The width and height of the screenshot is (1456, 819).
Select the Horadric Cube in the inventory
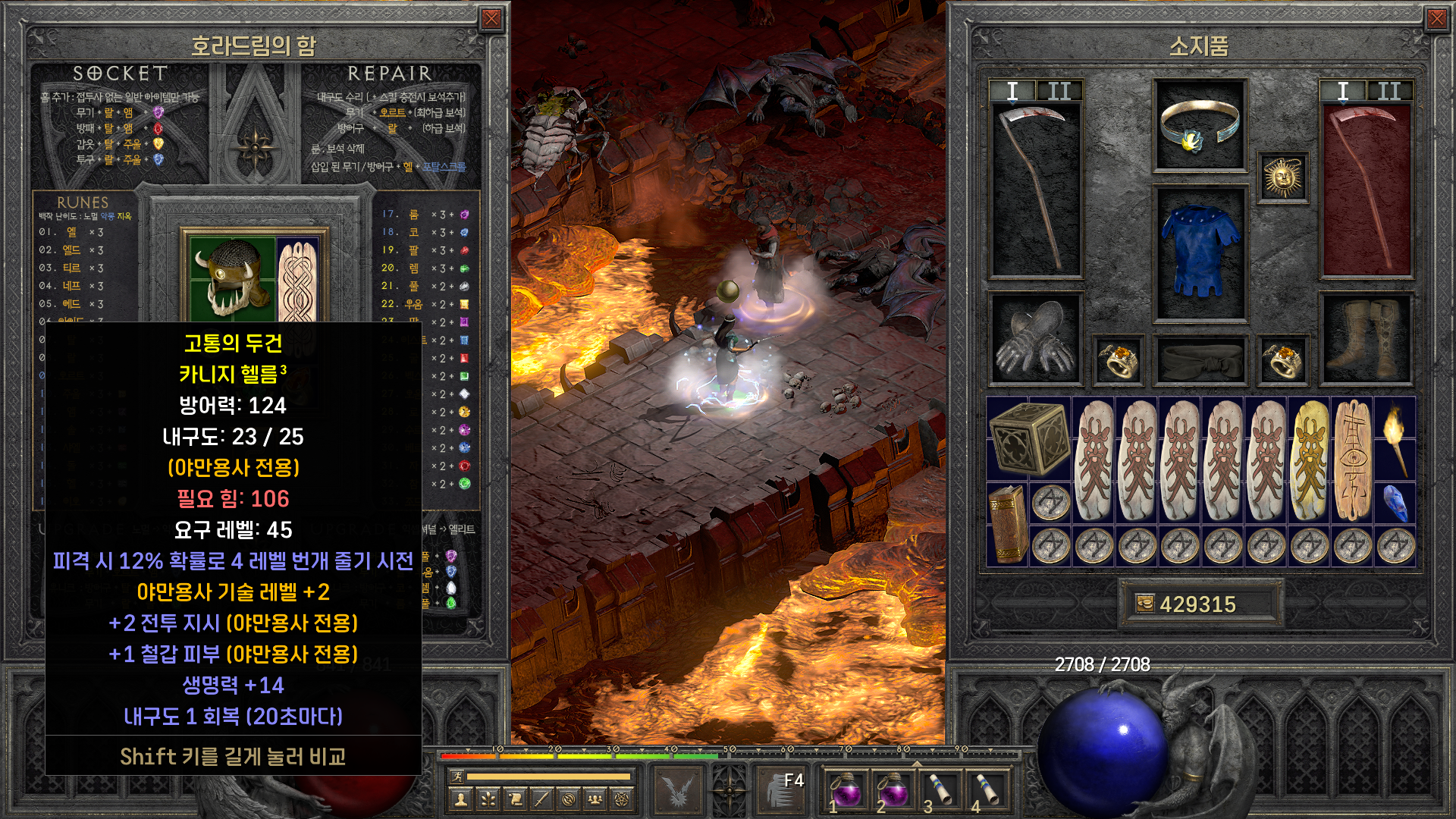click(x=1028, y=439)
